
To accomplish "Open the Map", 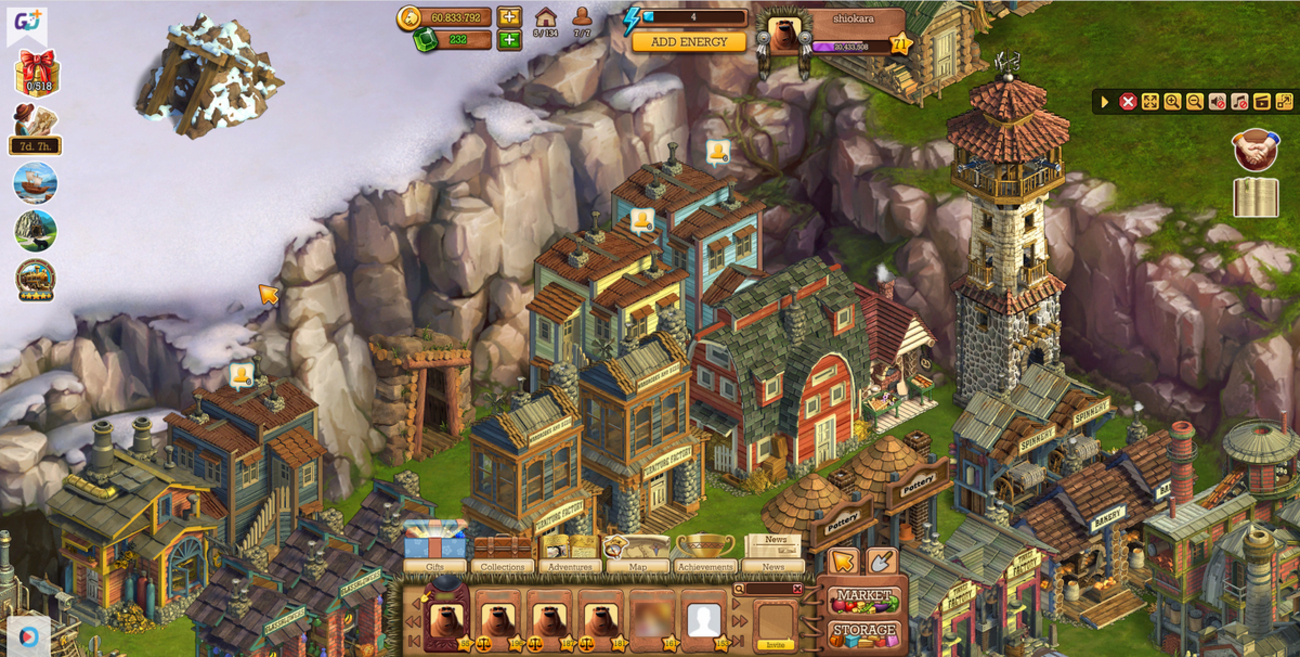I will pyautogui.click(x=636, y=553).
